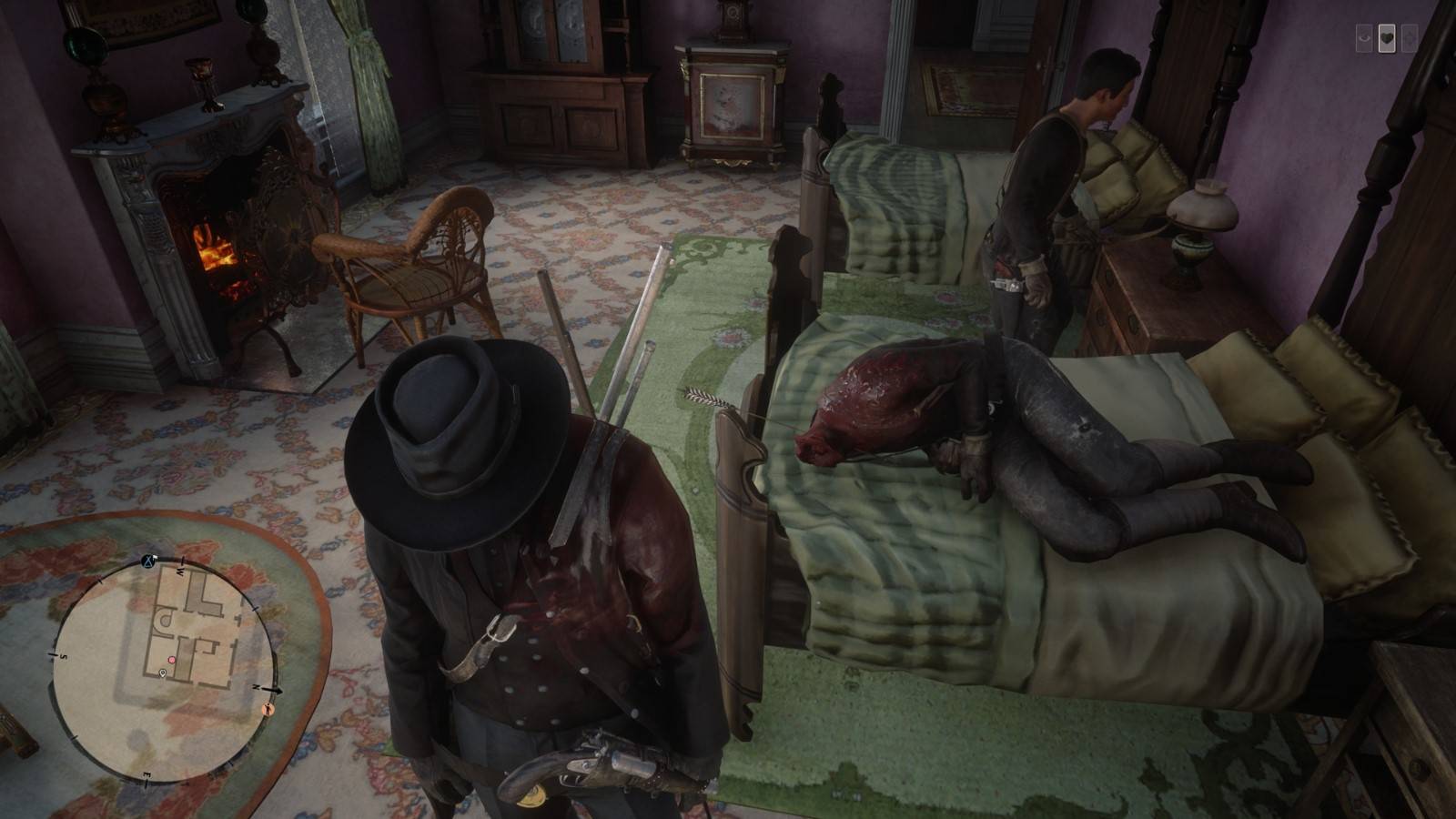Click the orange figure icon on minimap rim
The width and height of the screenshot is (1456, 819).
268,707
